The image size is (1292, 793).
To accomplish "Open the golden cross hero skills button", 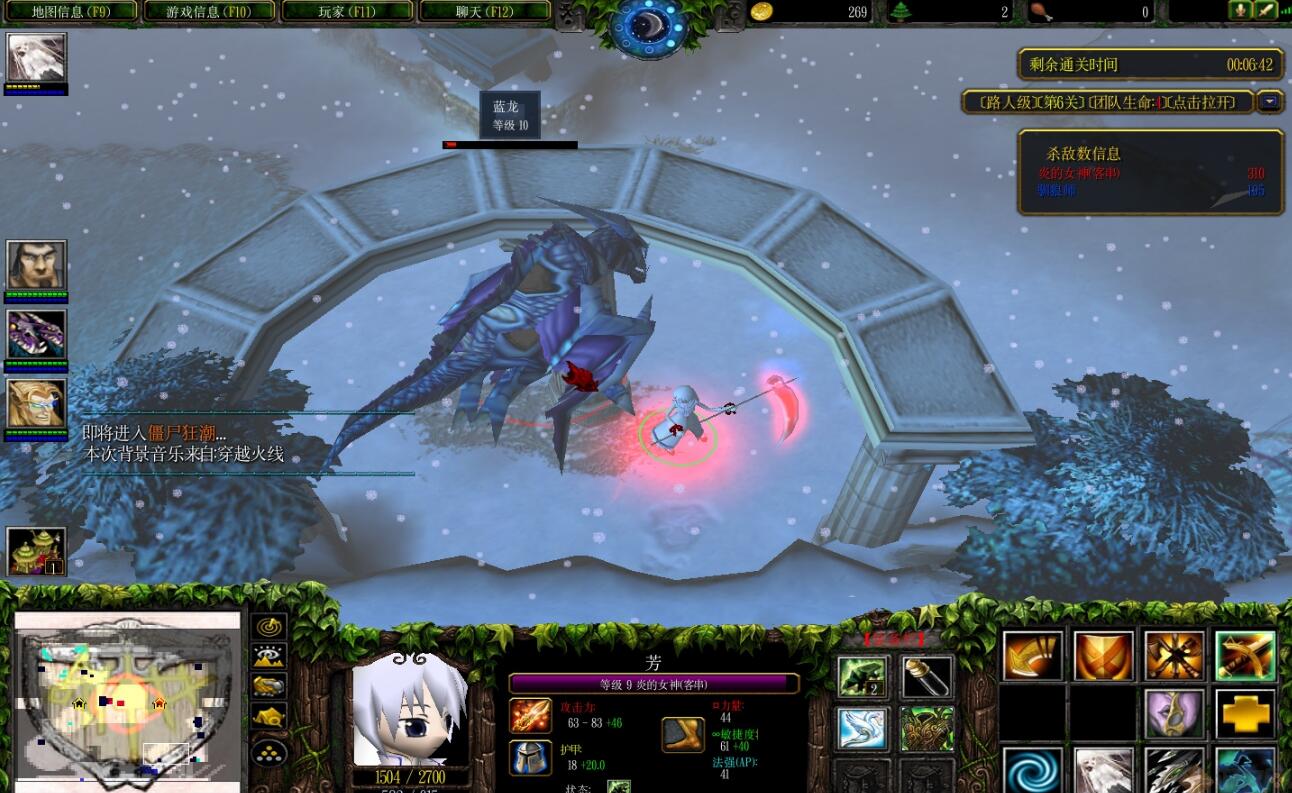I will (1245, 714).
